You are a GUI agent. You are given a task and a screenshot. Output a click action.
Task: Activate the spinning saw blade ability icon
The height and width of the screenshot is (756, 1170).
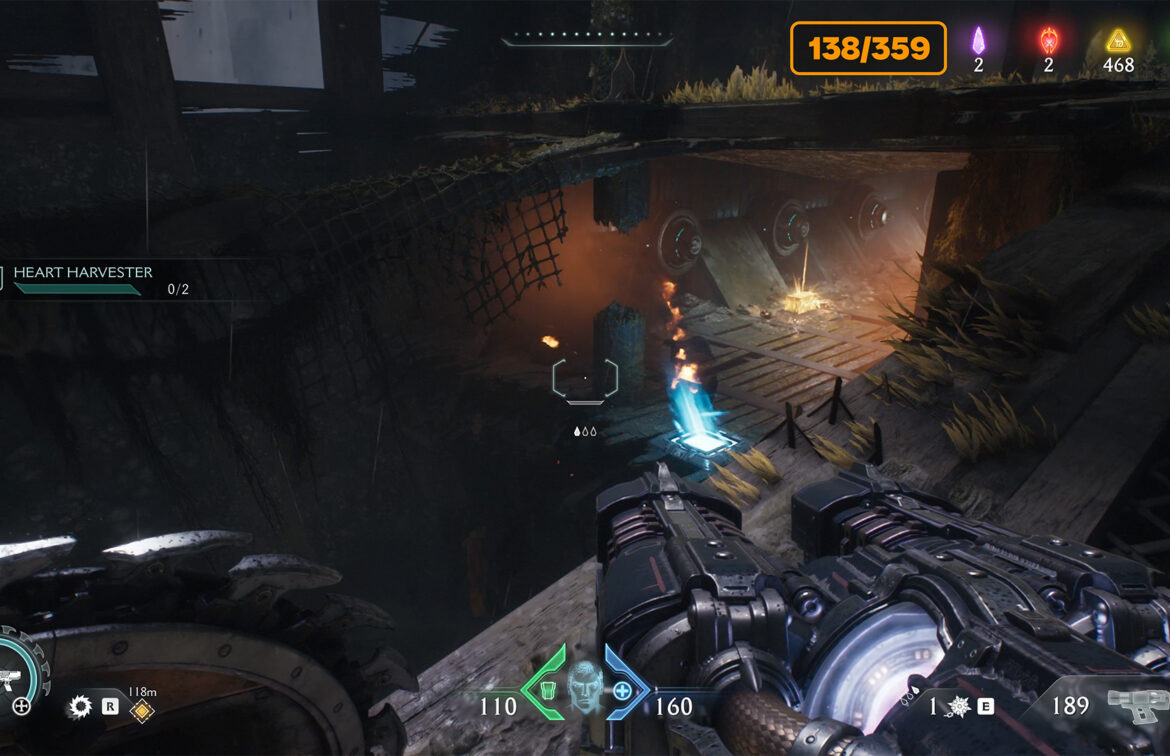[x=80, y=707]
